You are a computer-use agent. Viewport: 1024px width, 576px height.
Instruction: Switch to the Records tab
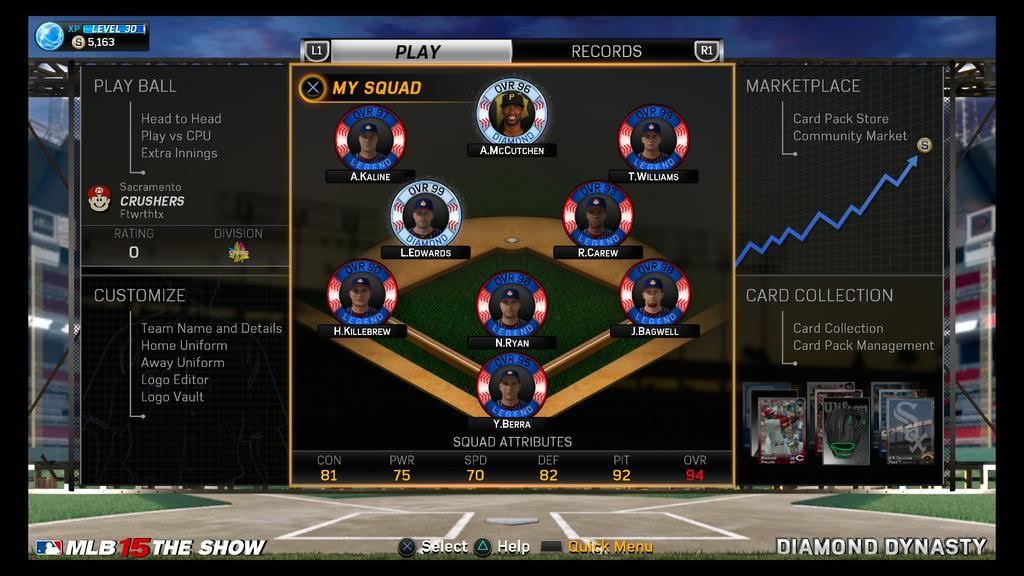click(x=606, y=51)
